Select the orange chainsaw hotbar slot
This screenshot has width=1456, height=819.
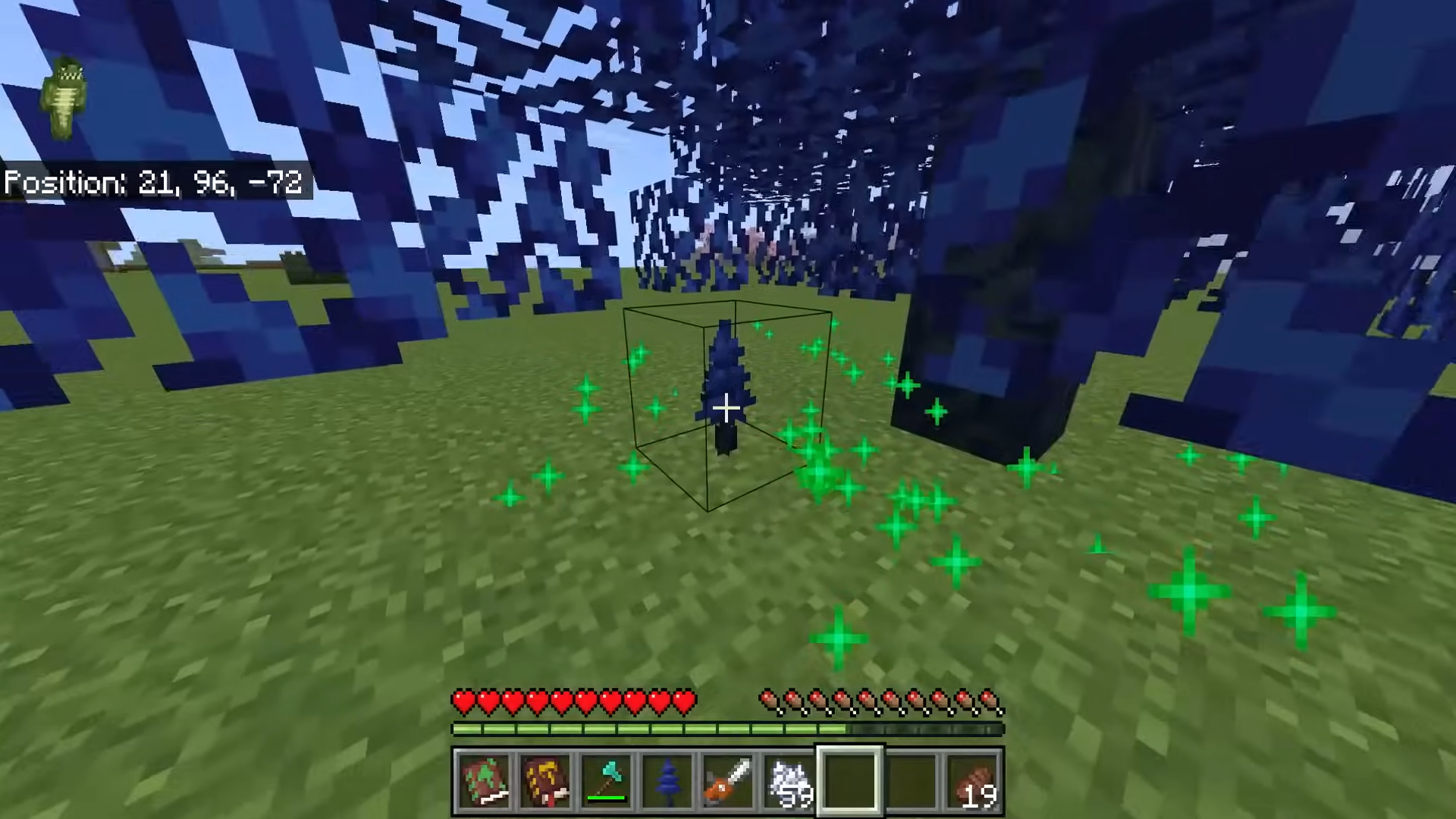point(728,782)
